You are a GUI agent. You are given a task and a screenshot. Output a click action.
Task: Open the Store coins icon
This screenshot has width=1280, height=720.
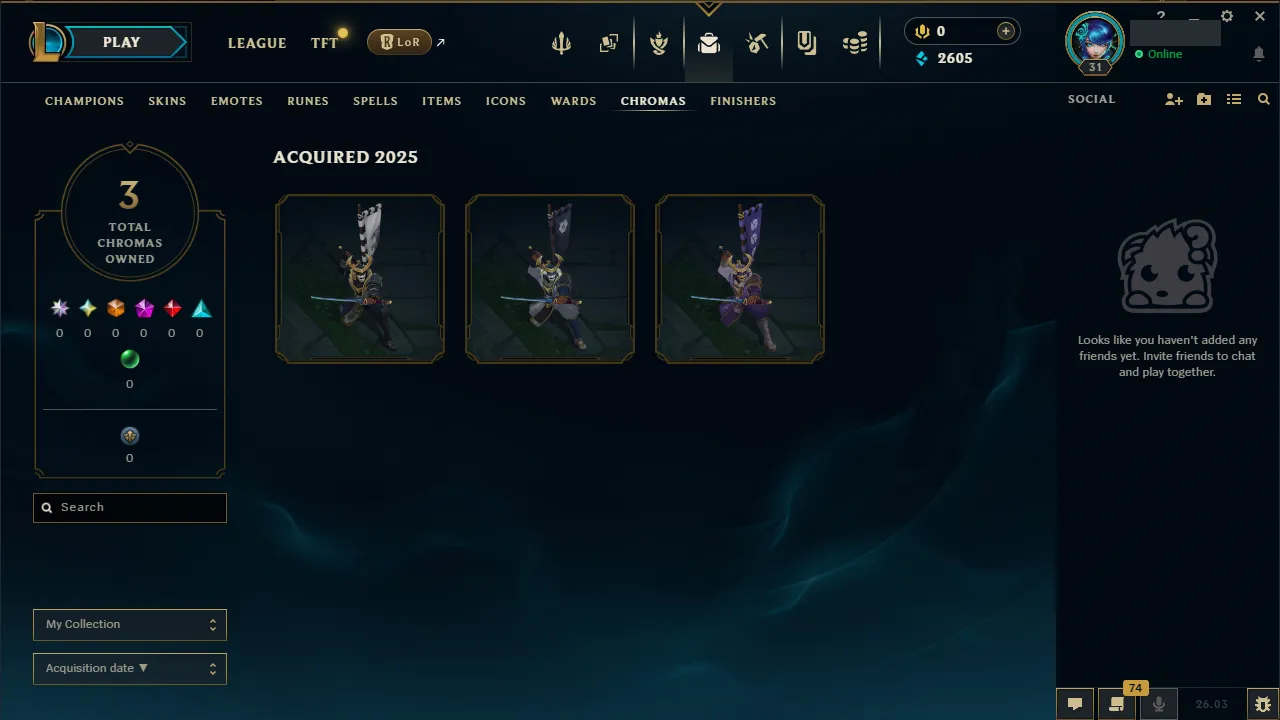coord(855,42)
